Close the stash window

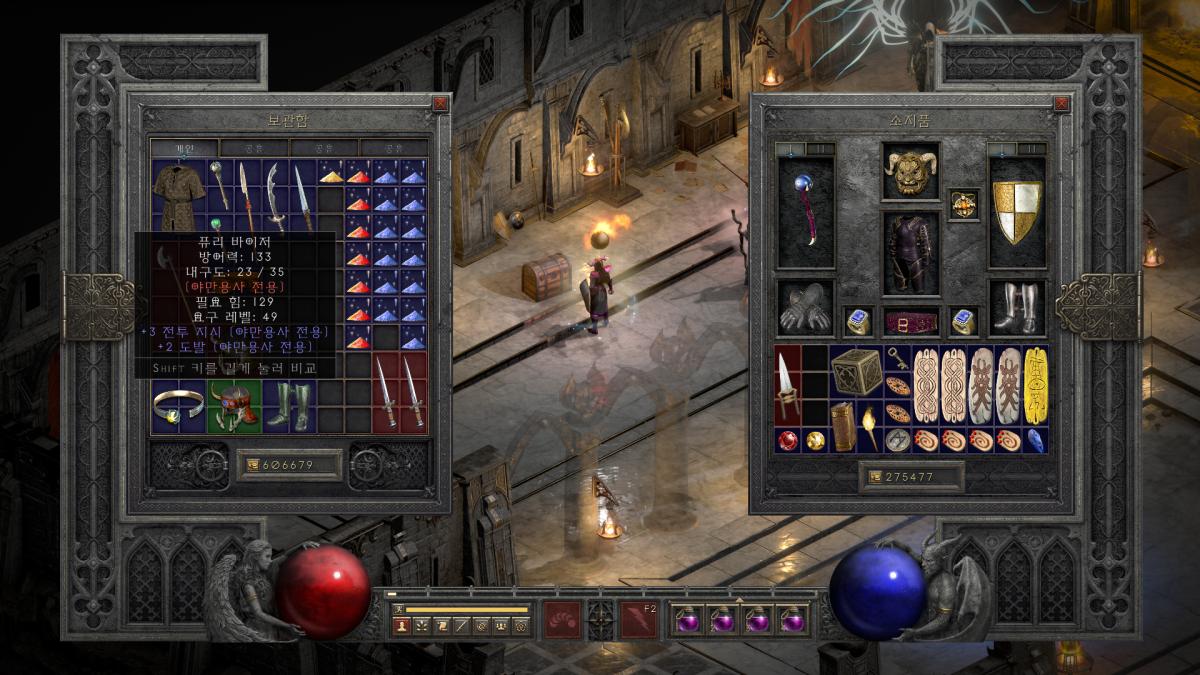click(x=440, y=103)
